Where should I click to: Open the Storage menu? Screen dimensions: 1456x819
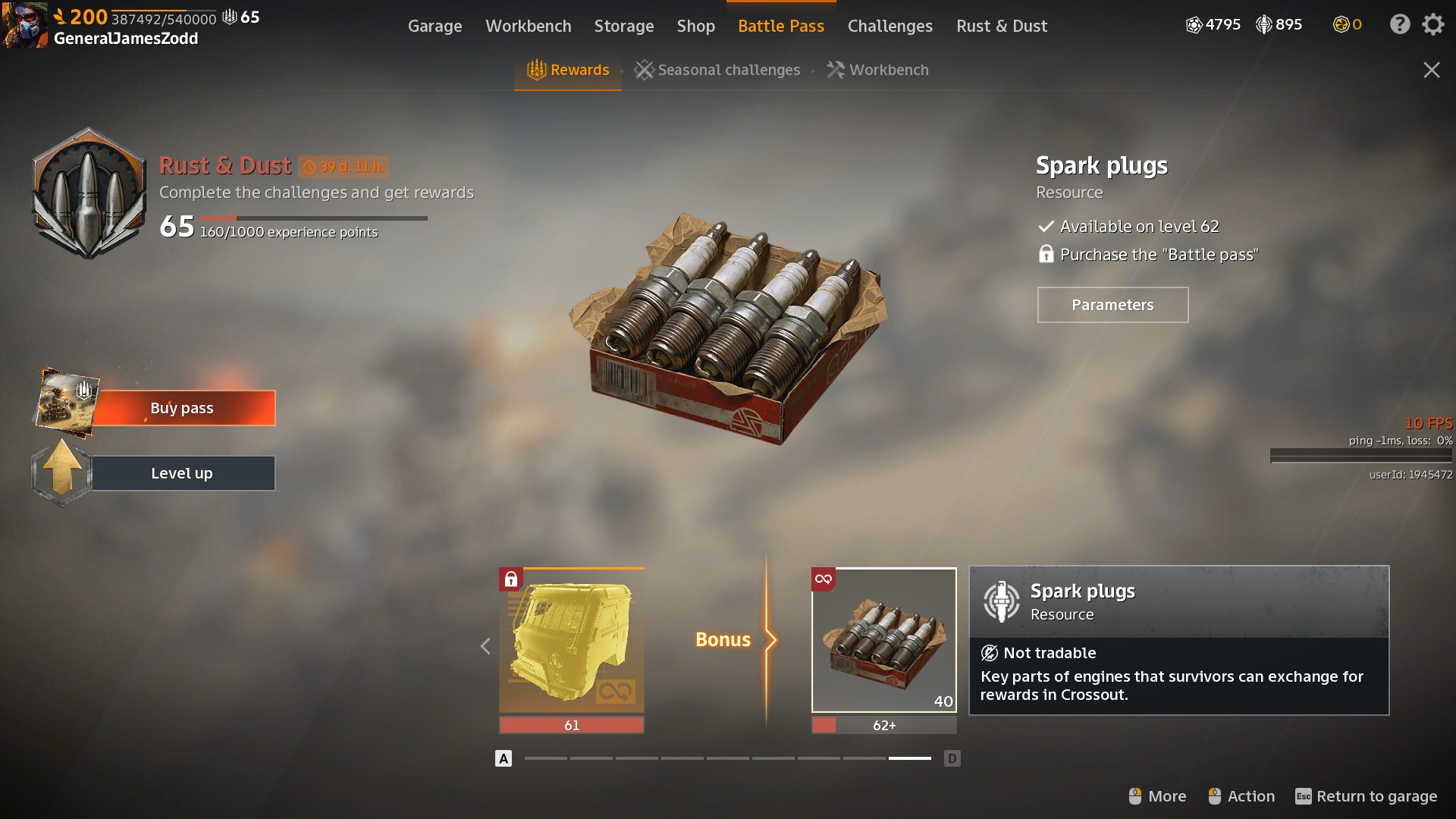click(x=623, y=26)
